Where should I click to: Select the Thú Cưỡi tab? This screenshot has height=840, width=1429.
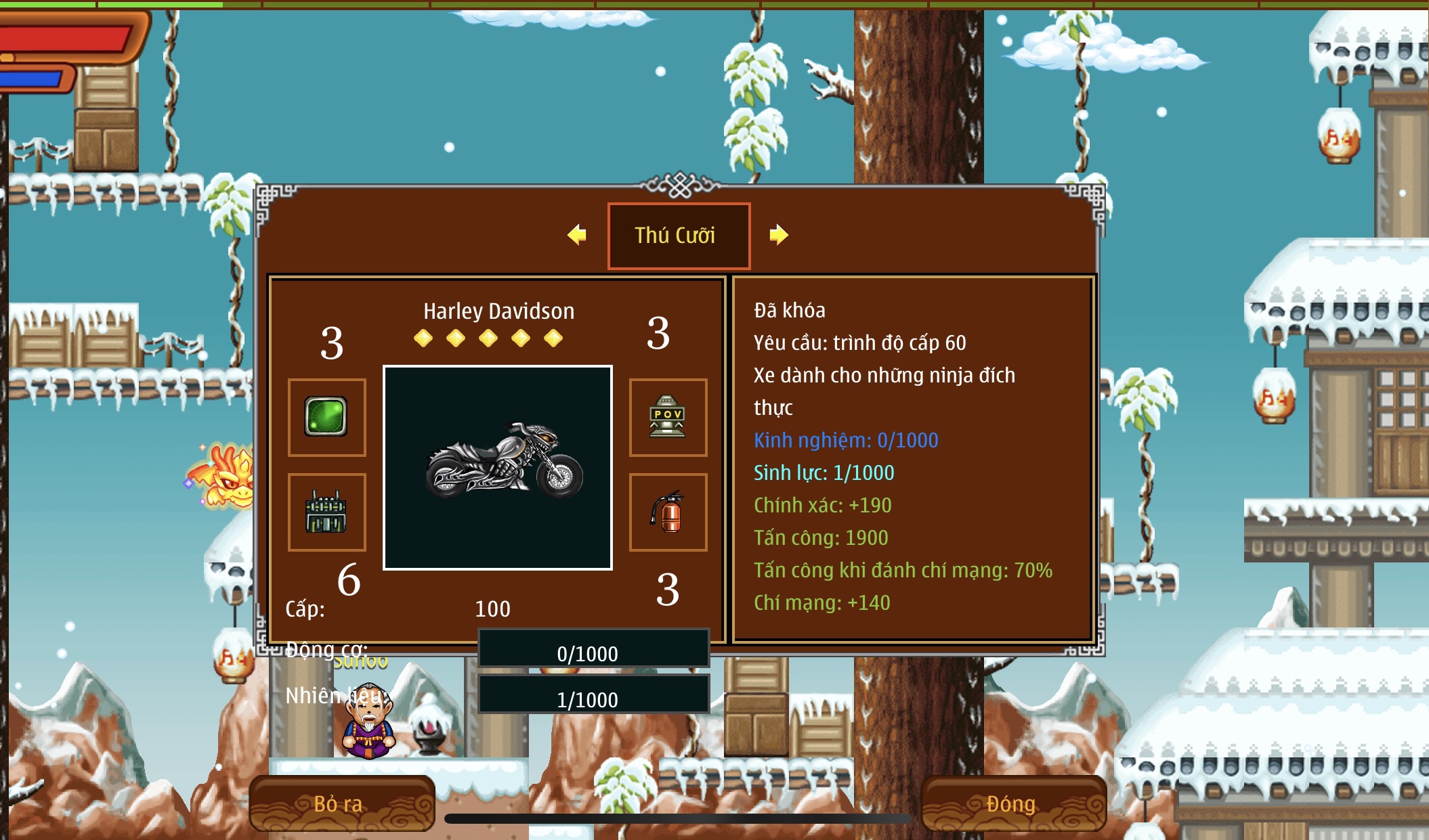[679, 236]
